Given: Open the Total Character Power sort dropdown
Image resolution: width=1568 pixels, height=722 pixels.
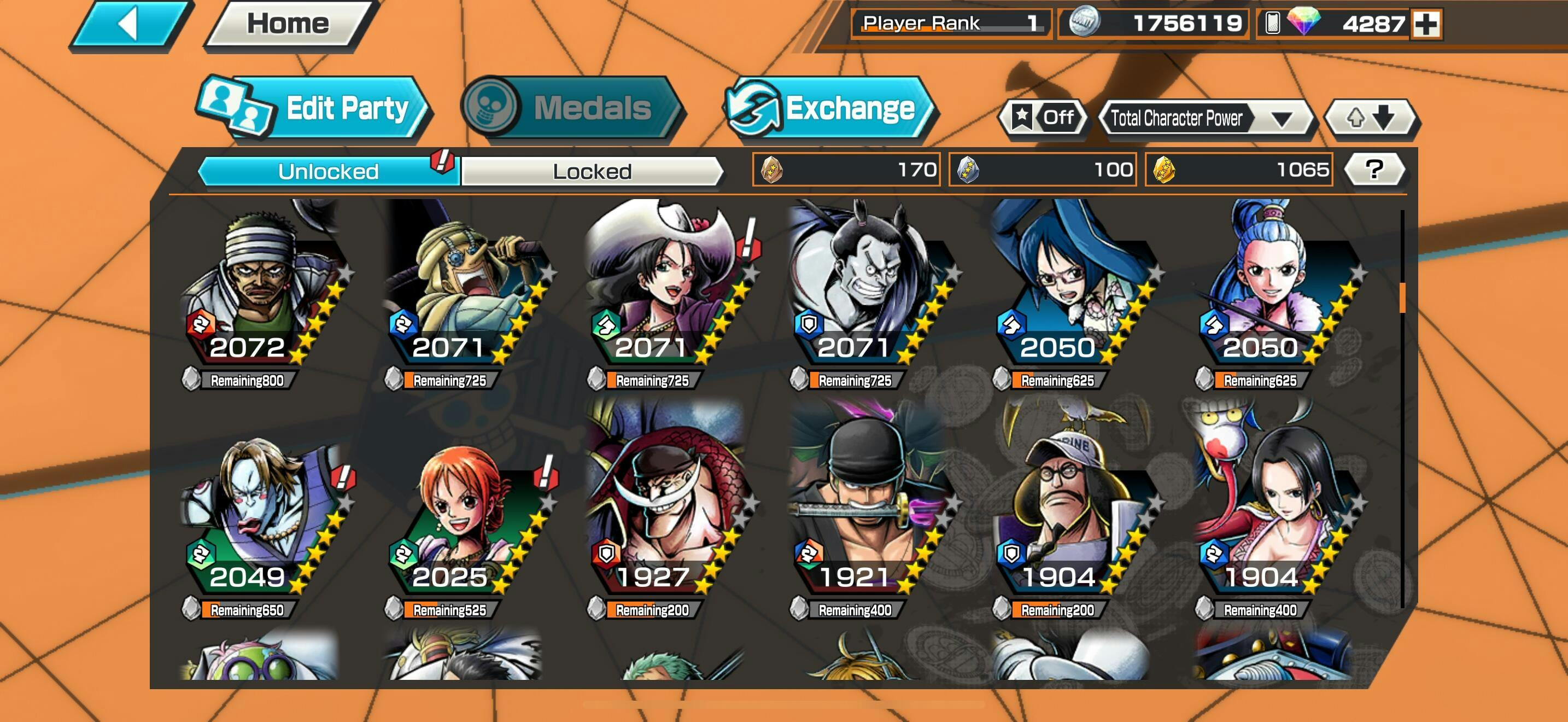Looking at the screenshot, I should coord(1206,118).
